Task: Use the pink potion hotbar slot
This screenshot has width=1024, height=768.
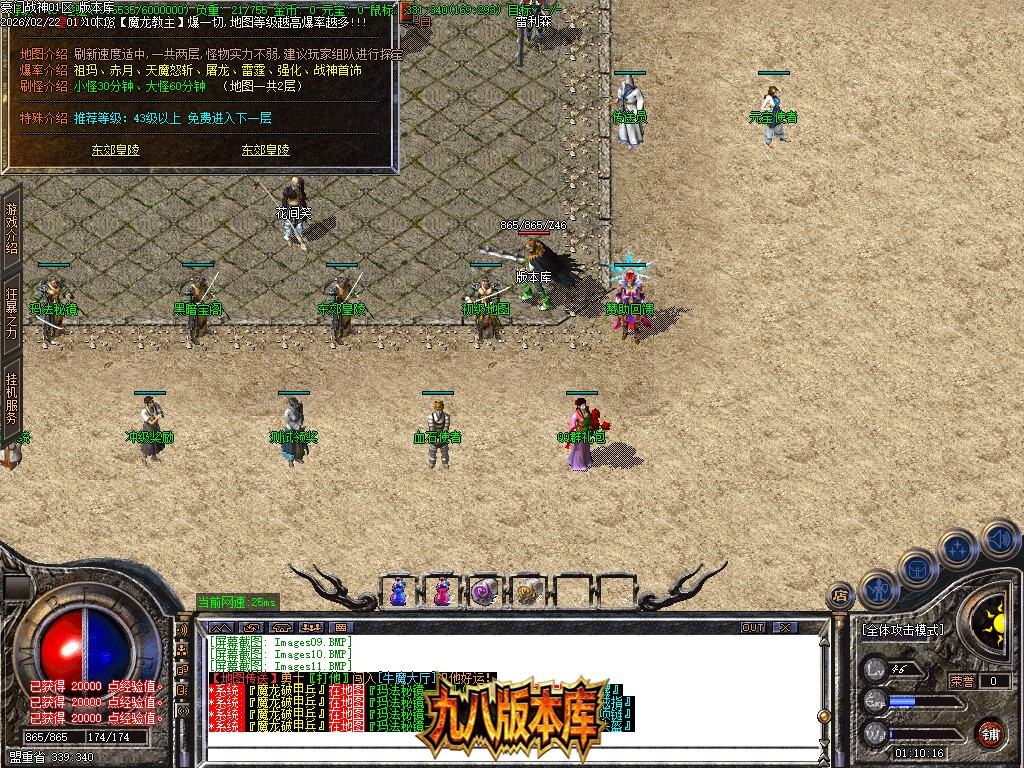Action: [441, 591]
